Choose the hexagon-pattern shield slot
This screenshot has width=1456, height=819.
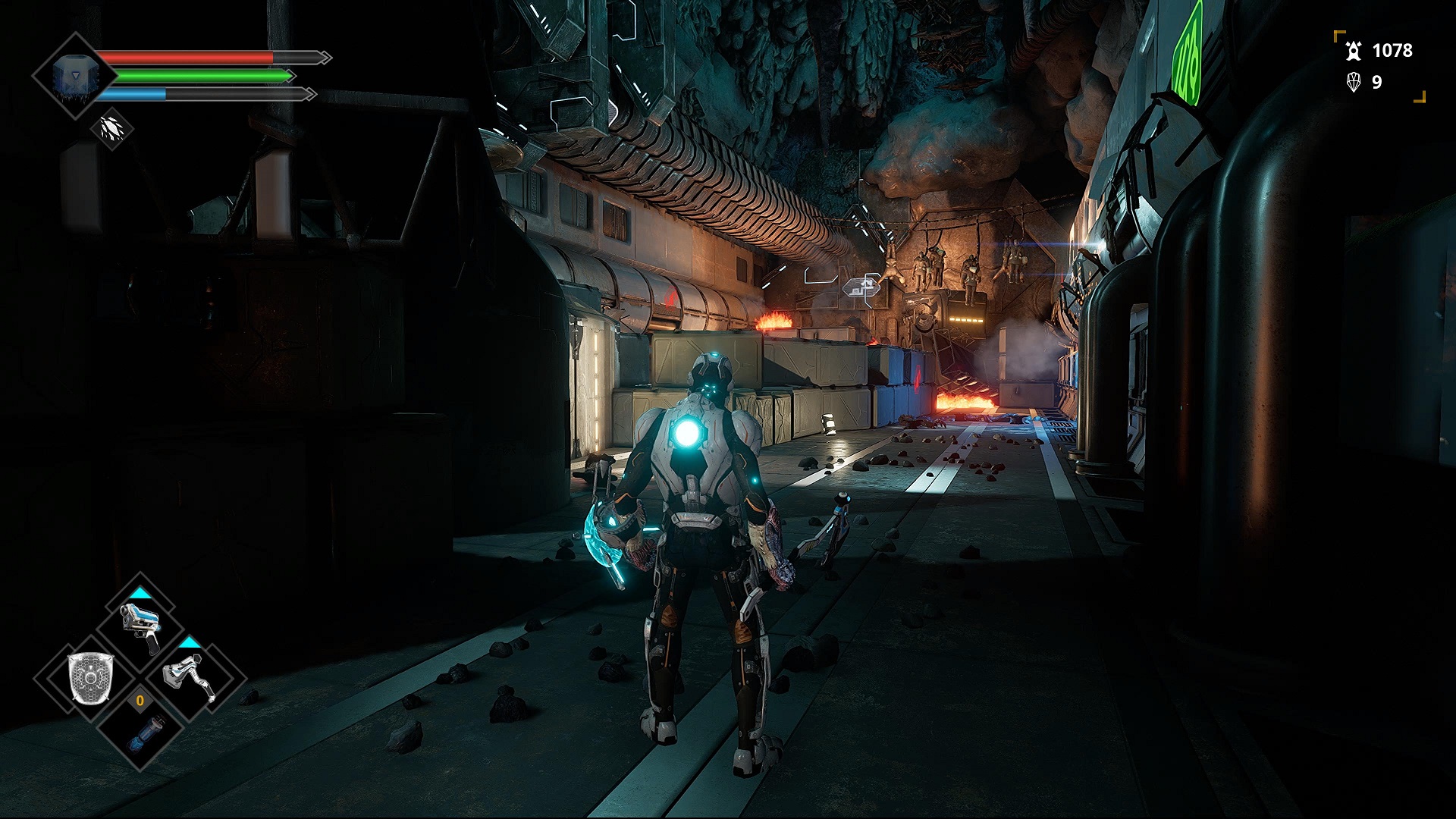91,676
